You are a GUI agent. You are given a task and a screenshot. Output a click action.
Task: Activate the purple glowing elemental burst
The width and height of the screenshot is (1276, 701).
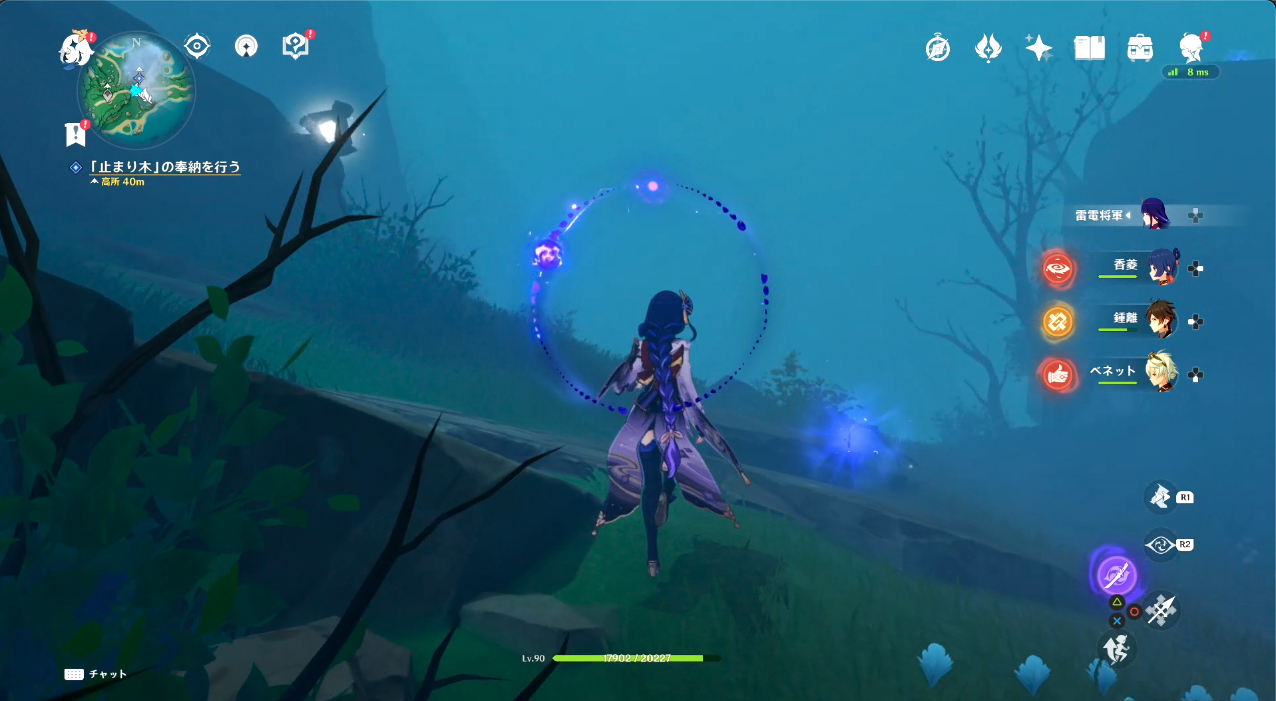(x=1116, y=574)
